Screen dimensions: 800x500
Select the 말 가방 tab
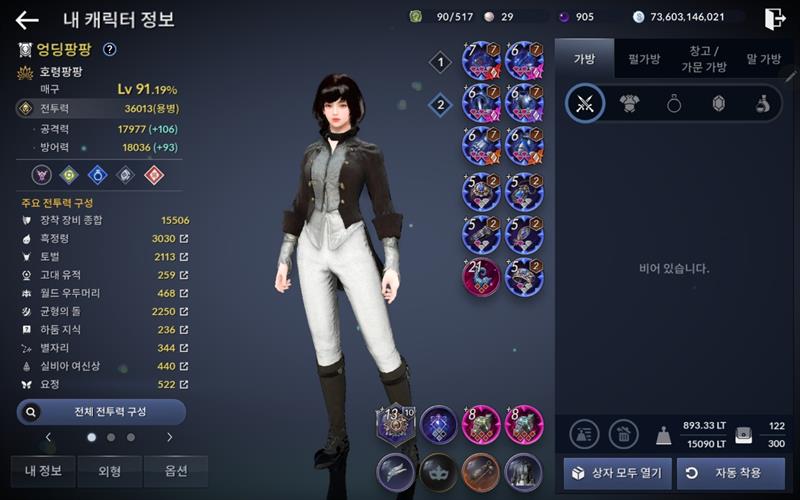click(764, 59)
